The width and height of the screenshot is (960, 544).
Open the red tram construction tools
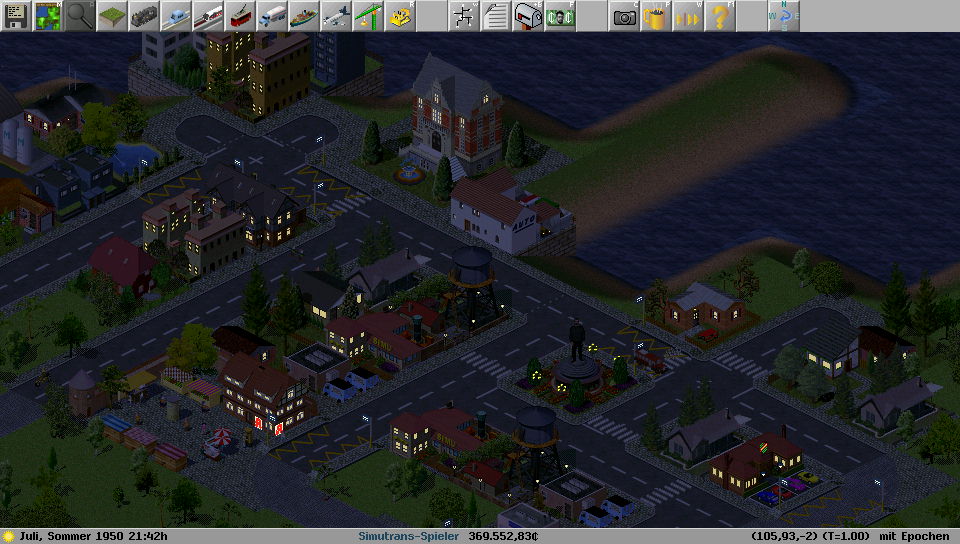[x=240, y=16]
